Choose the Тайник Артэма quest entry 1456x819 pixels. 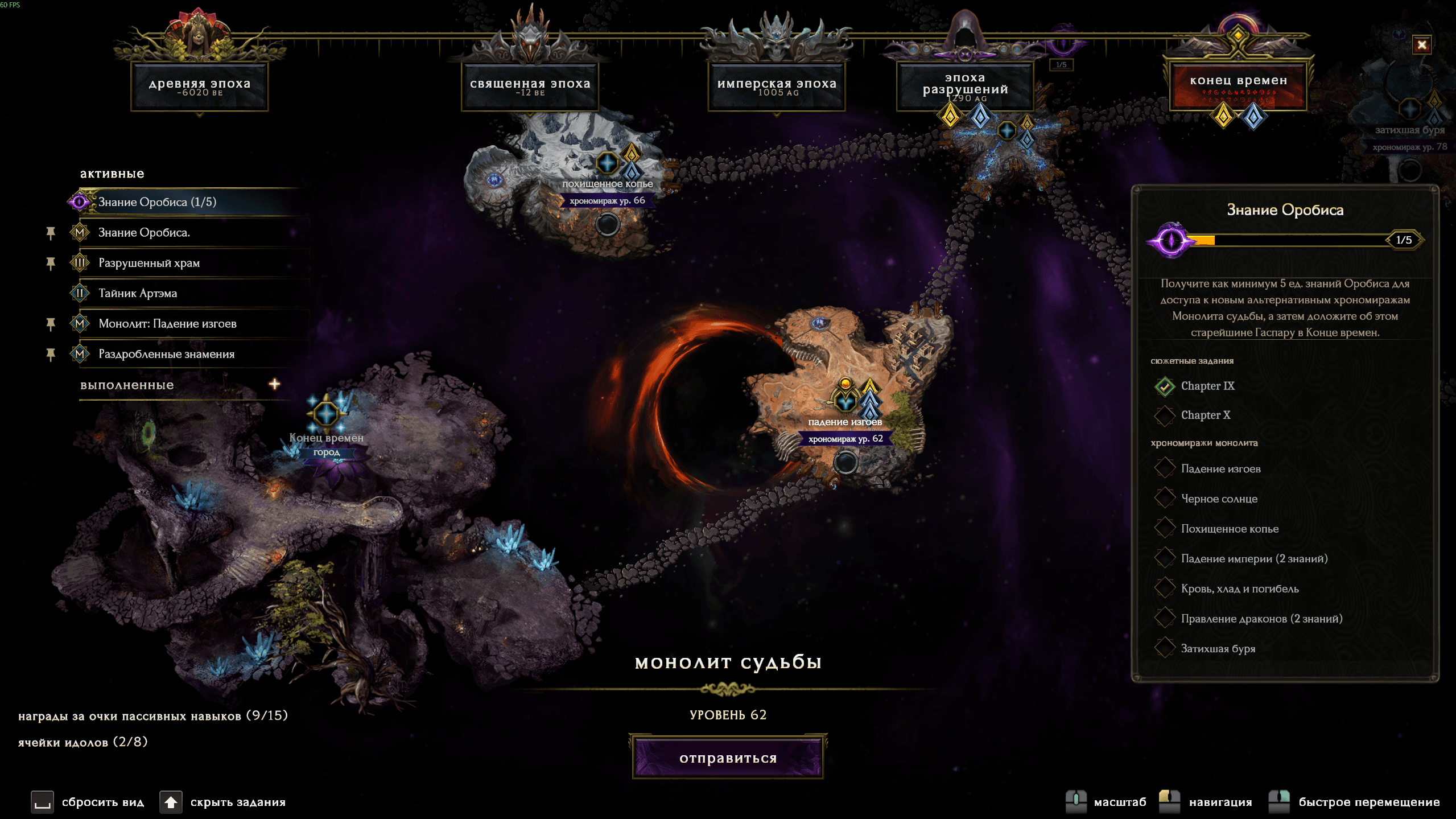[138, 293]
